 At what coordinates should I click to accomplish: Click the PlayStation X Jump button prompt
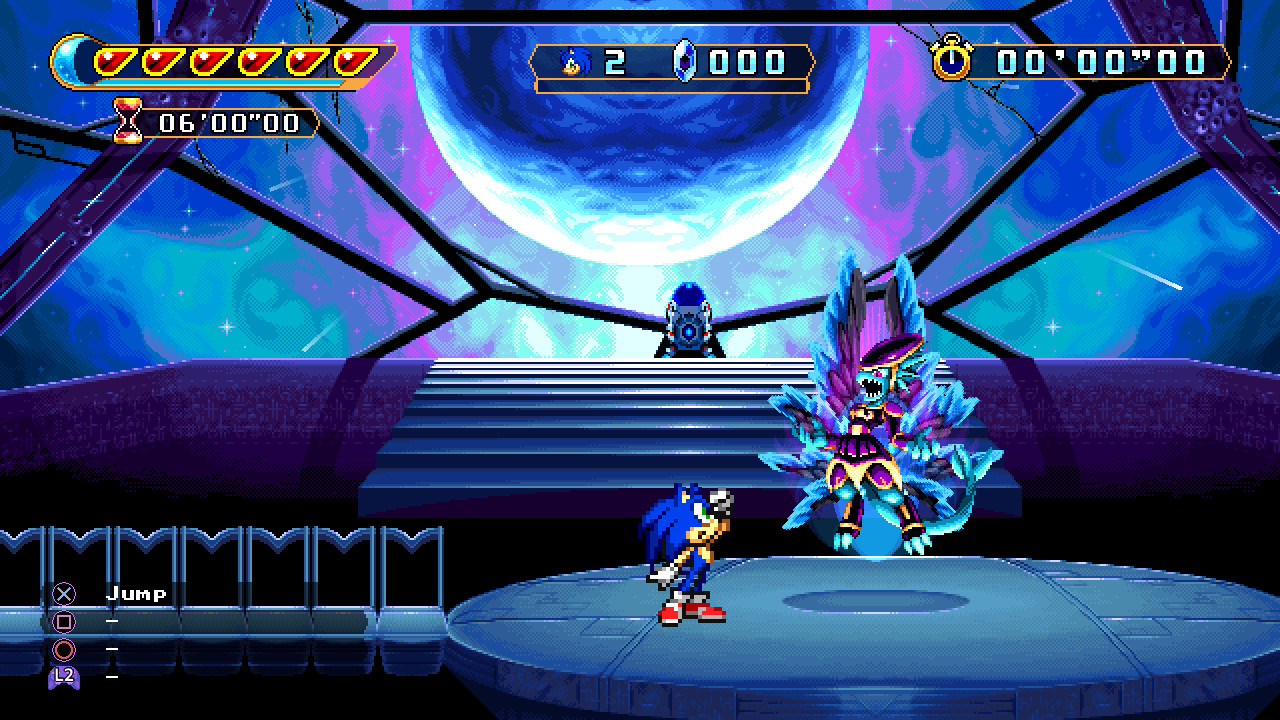coord(66,591)
